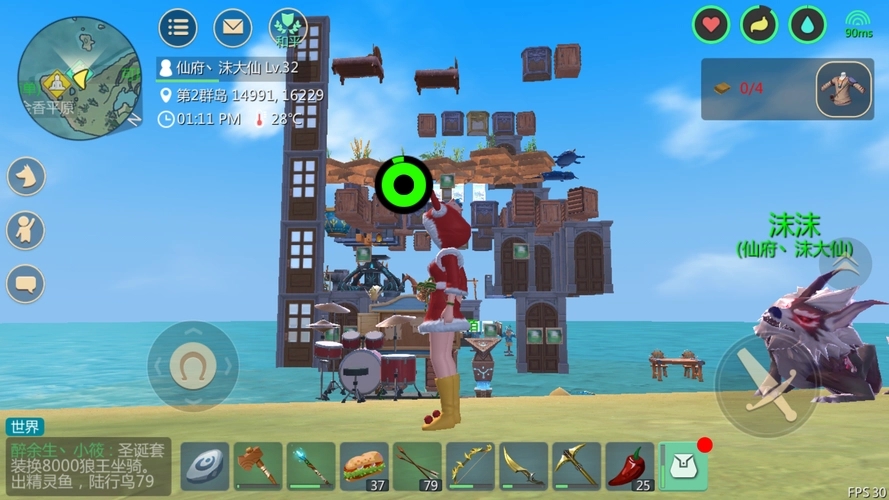Screen dimensions: 889x500
Task: Select the wooden hammer hotbar slot
Action: click(x=258, y=466)
